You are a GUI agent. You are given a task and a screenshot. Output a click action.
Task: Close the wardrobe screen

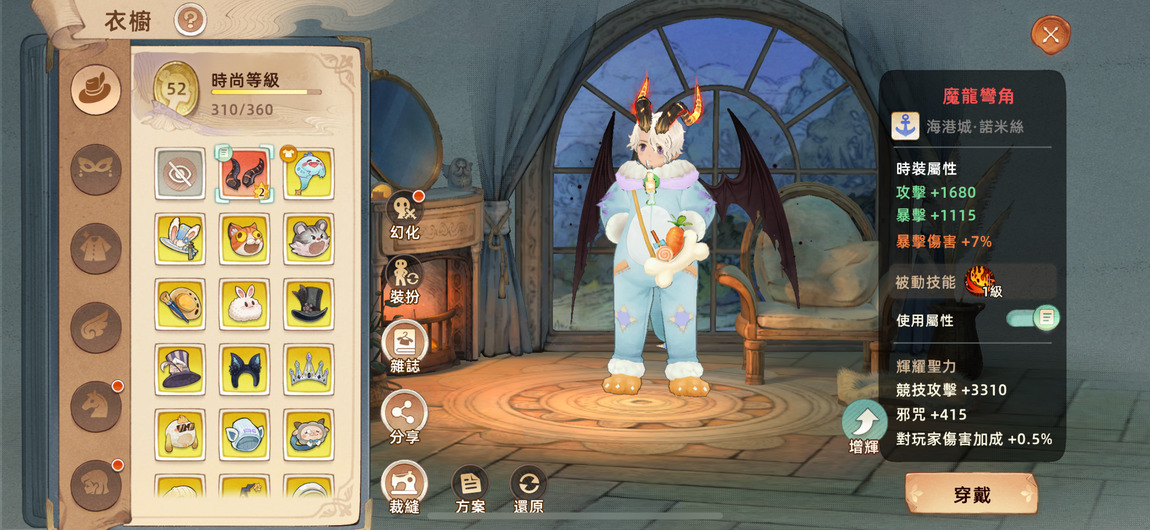click(x=1050, y=35)
